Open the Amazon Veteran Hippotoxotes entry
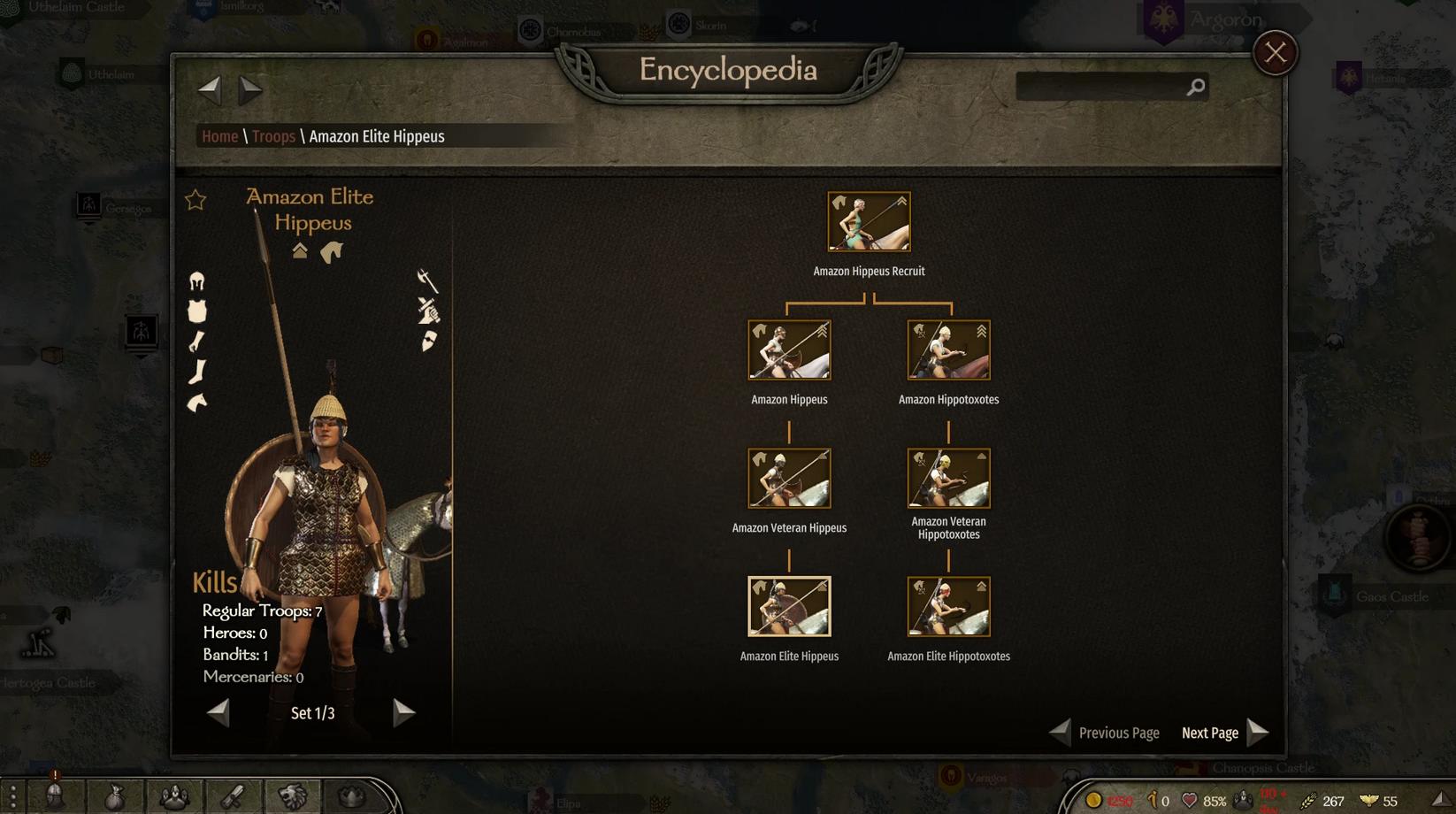This screenshot has width=1456, height=814. click(948, 479)
